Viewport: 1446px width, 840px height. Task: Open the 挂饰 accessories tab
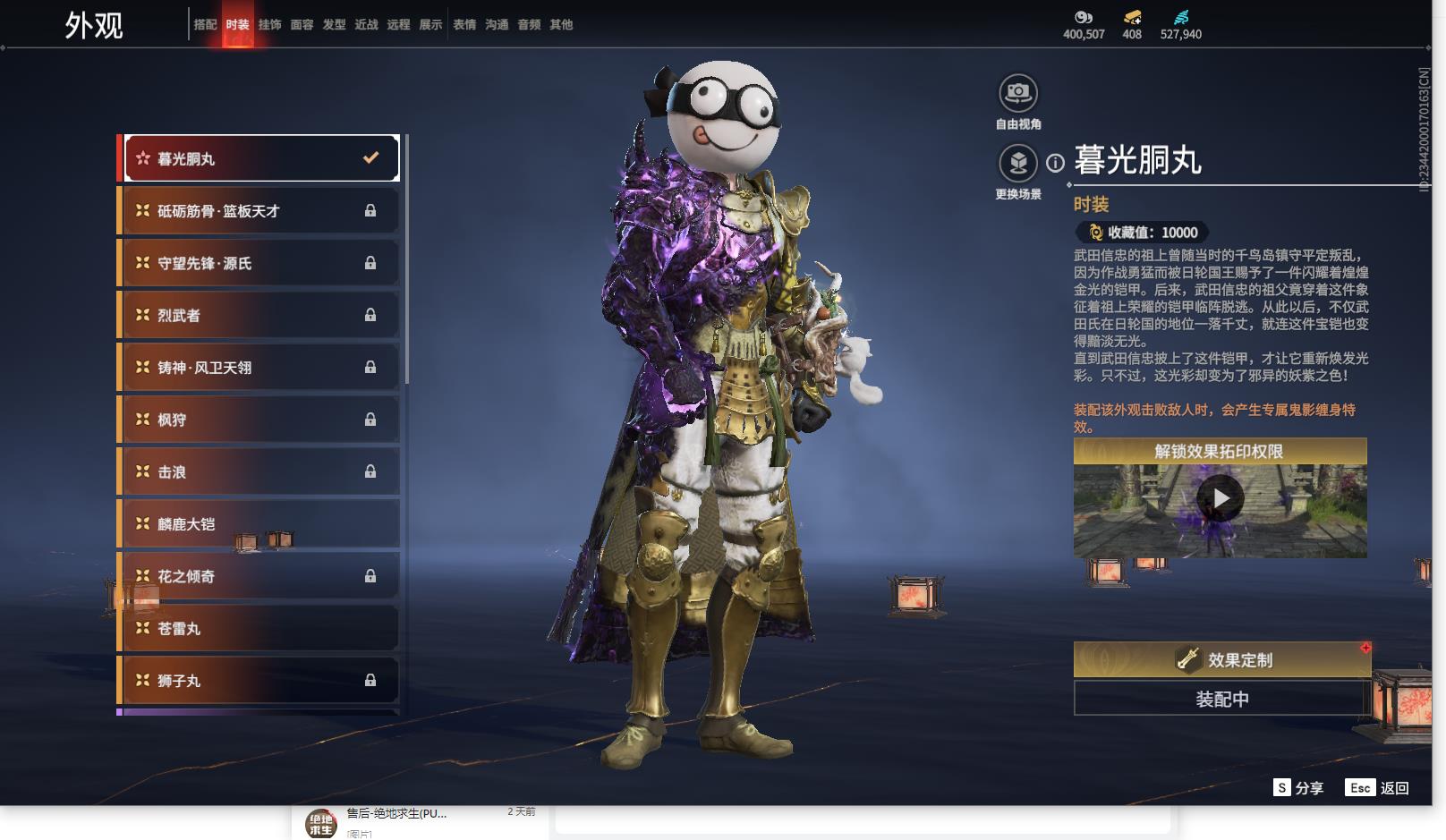269,25
